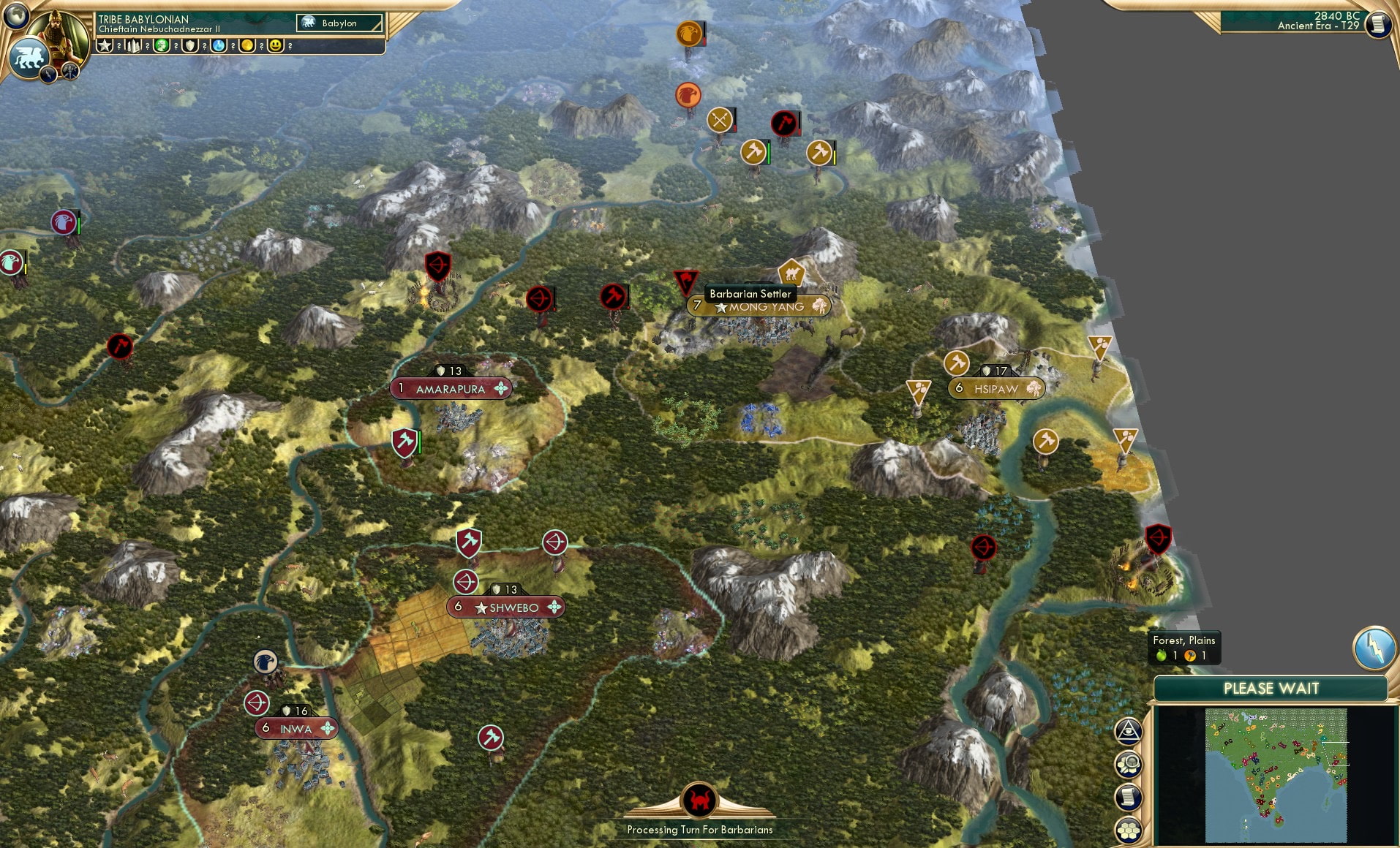This screenshot has width=1400, height=848.
Task: Click Hsipaw's city production progress number
Action: (x=1001, y=369)
